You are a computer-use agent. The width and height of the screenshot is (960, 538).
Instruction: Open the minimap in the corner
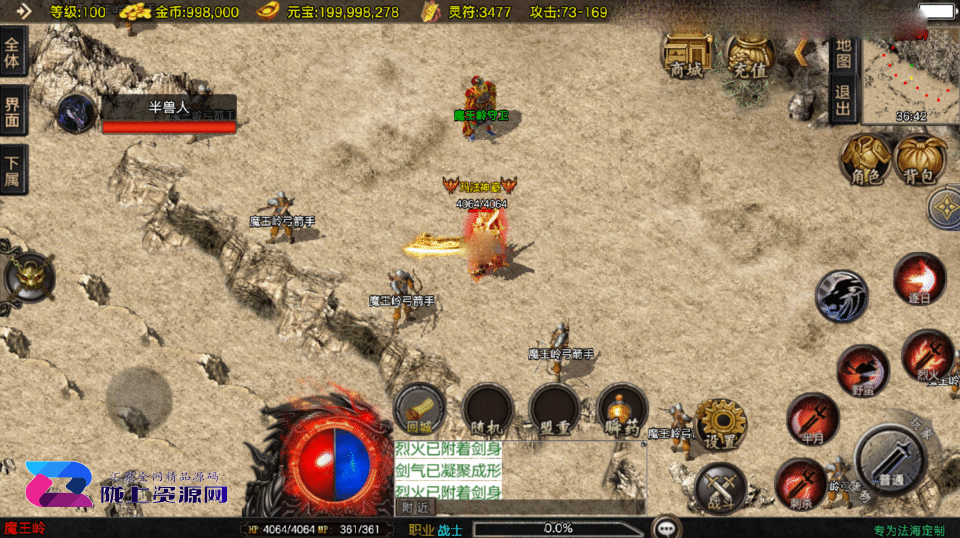pos(910,75)
